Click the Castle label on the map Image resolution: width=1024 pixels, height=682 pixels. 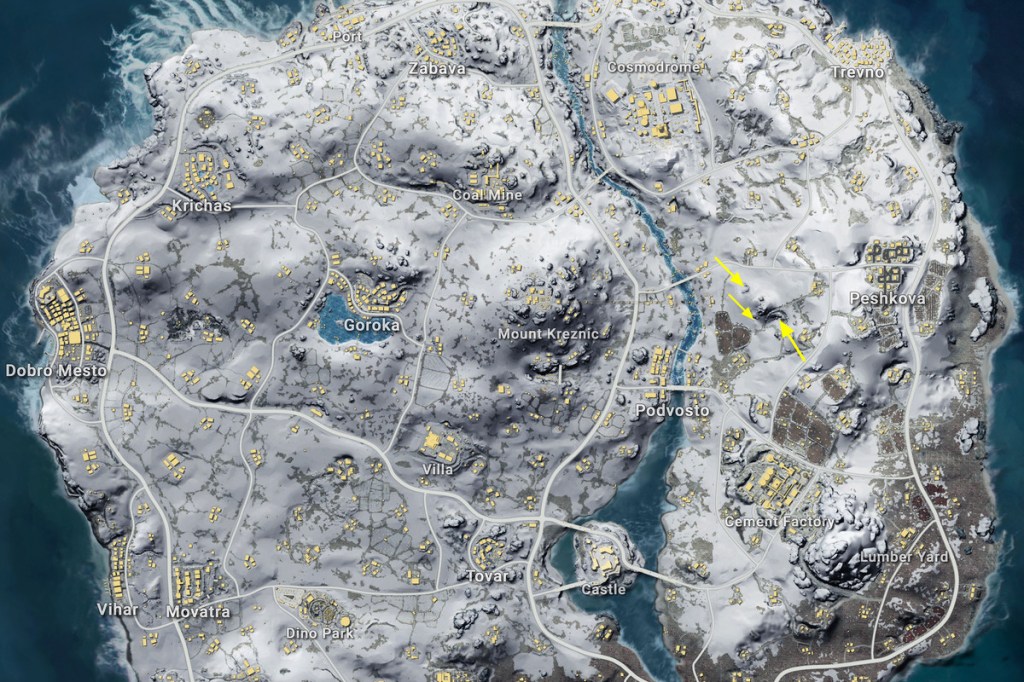[603, 589]
